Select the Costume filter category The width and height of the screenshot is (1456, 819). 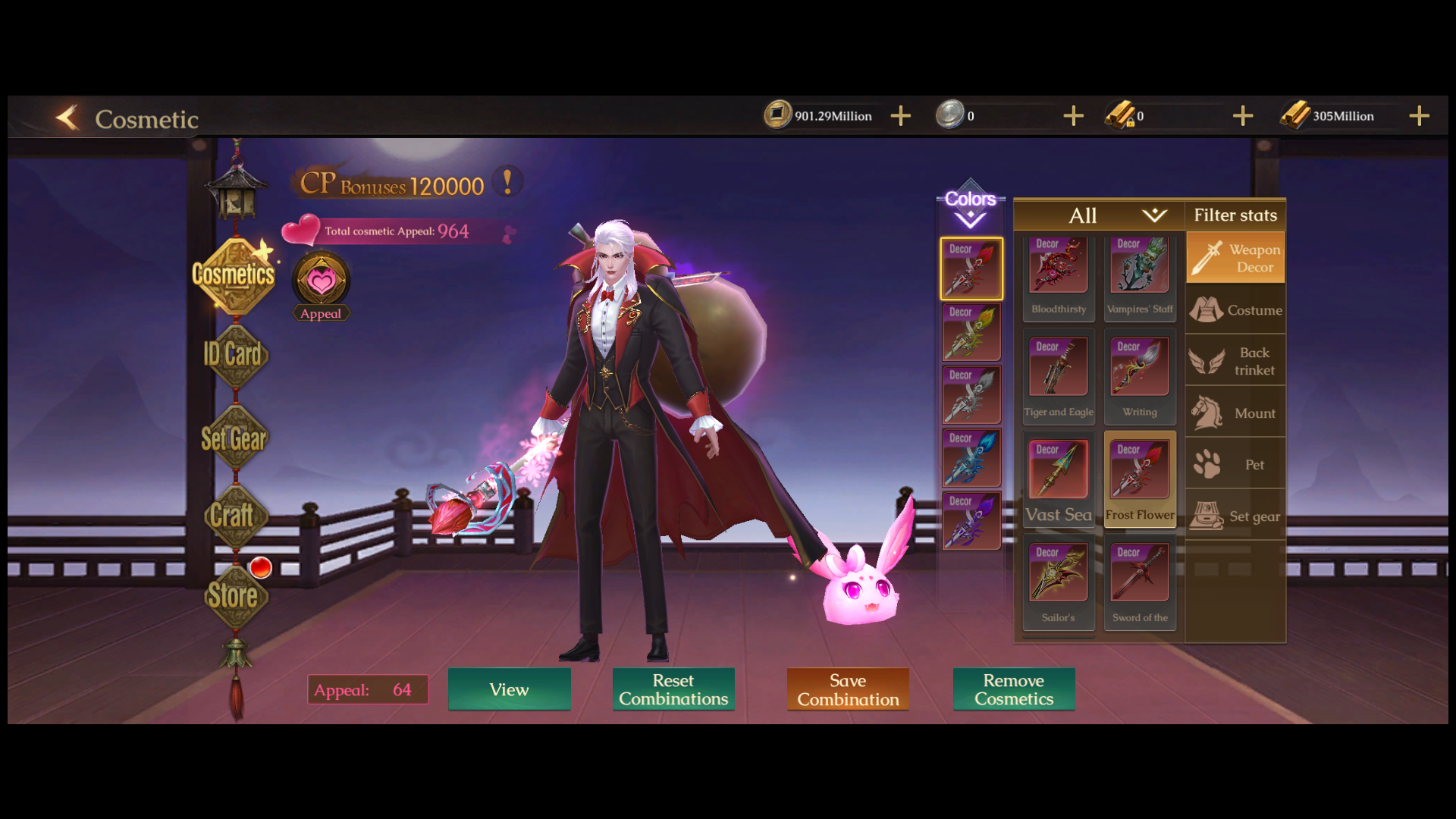(x=1235, y=310)
